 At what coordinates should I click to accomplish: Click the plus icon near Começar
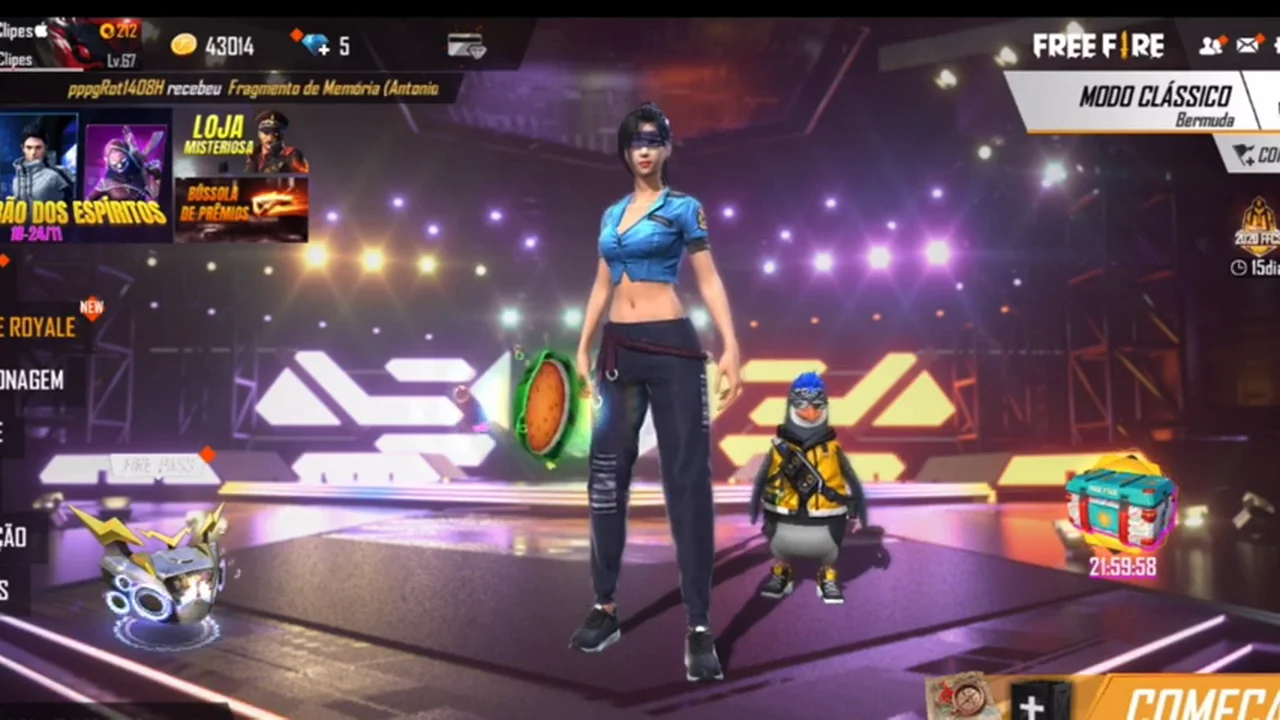[x=1032, y=704]
